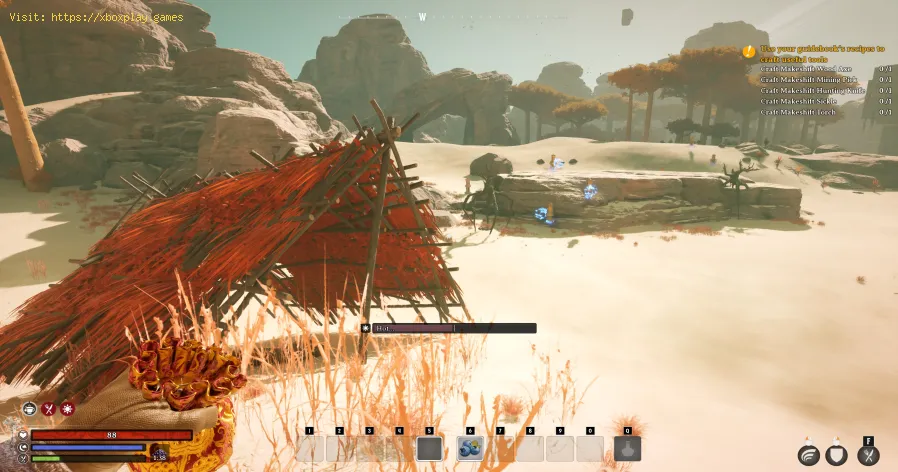Image resolution: width=898 pixels, height=472 pixels.
Task: Select the Craft Makeshift Torch objective
Action: tap(795, 112)
